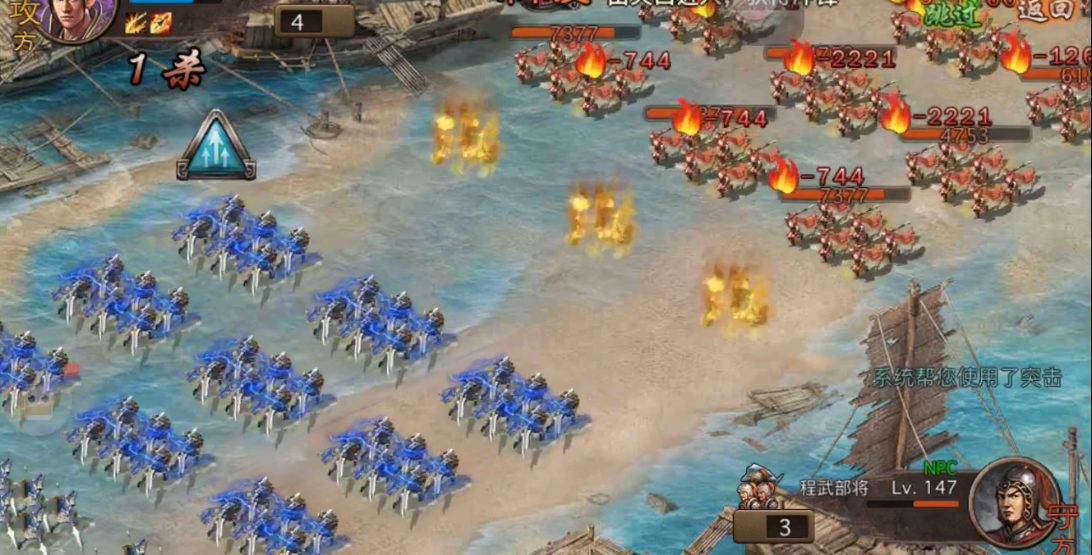Select the attacker general's portrait

pos(78,17)
